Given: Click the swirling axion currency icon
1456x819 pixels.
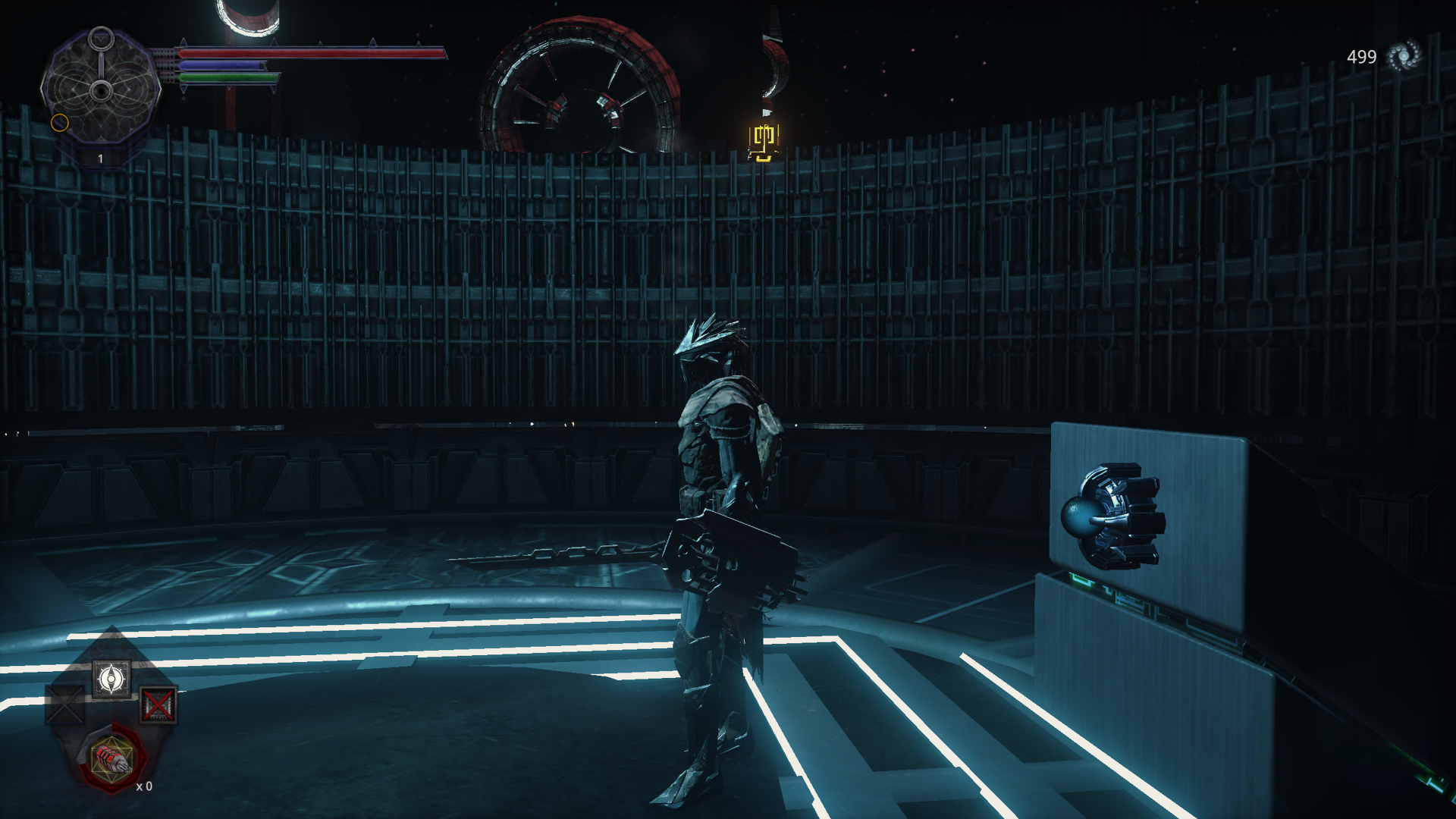Looking at the screenshot, I should (1403, 57).
